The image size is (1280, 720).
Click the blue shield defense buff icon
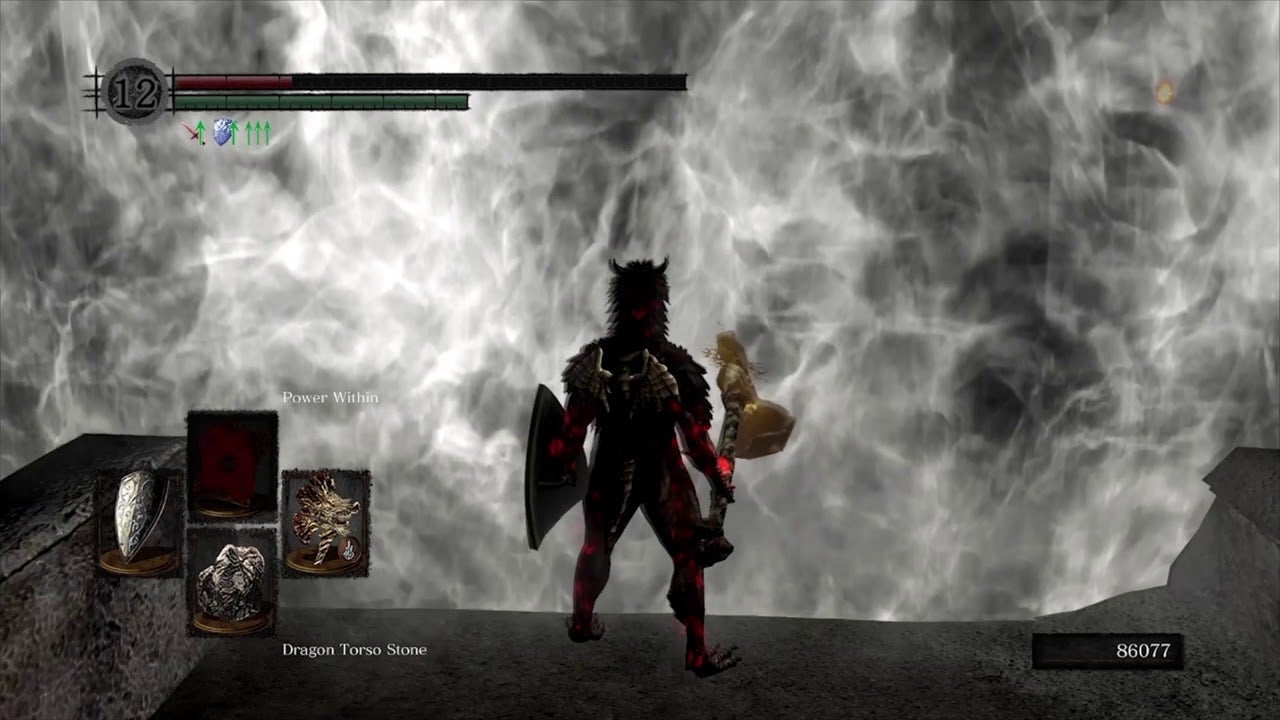[223, 133]
